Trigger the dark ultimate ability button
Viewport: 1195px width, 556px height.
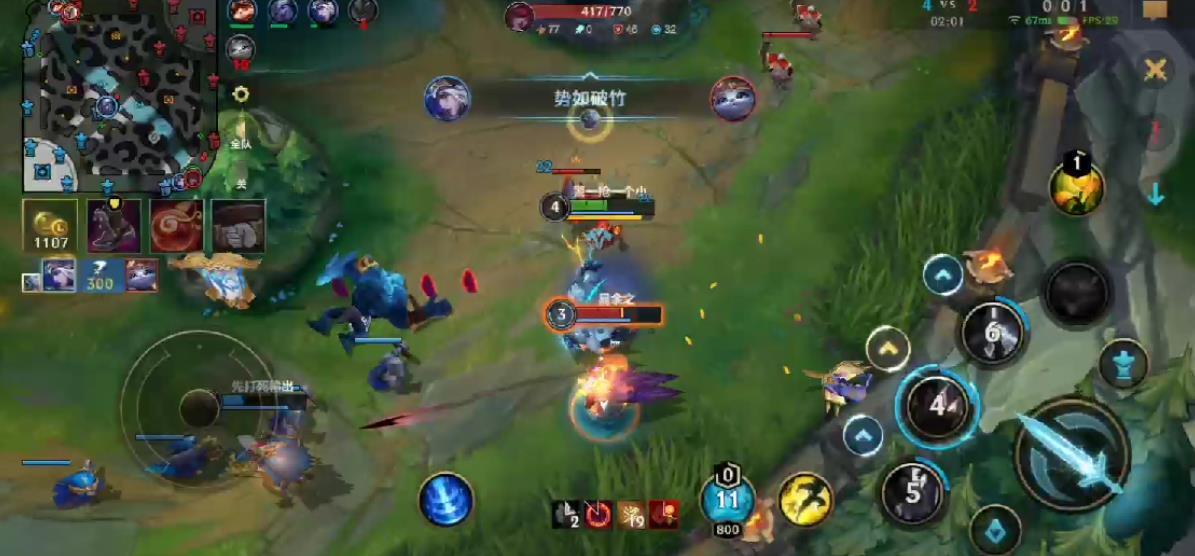click(1076, 293)
